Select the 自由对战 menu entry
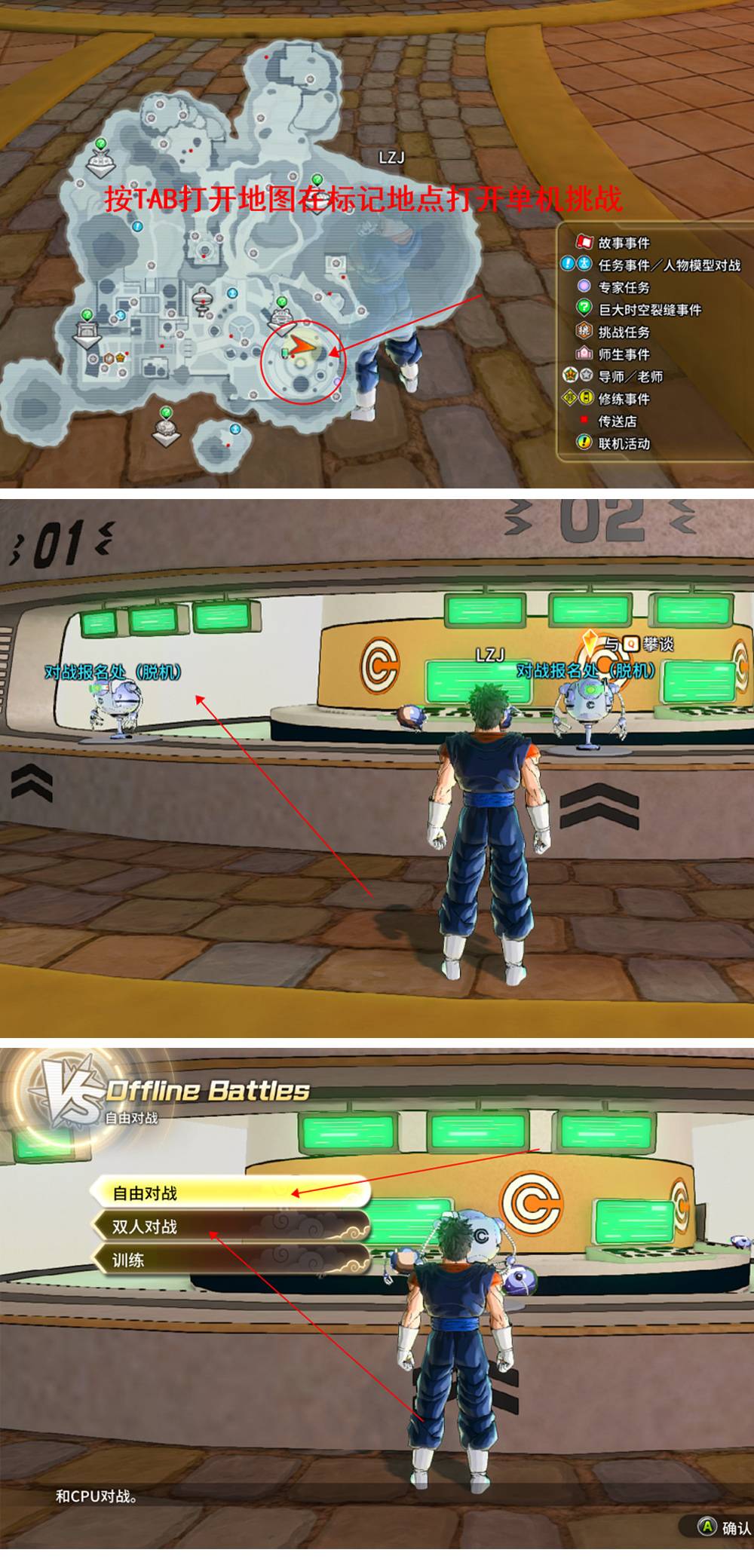This screenshot has width=754, height=1568. (230, 1193)
